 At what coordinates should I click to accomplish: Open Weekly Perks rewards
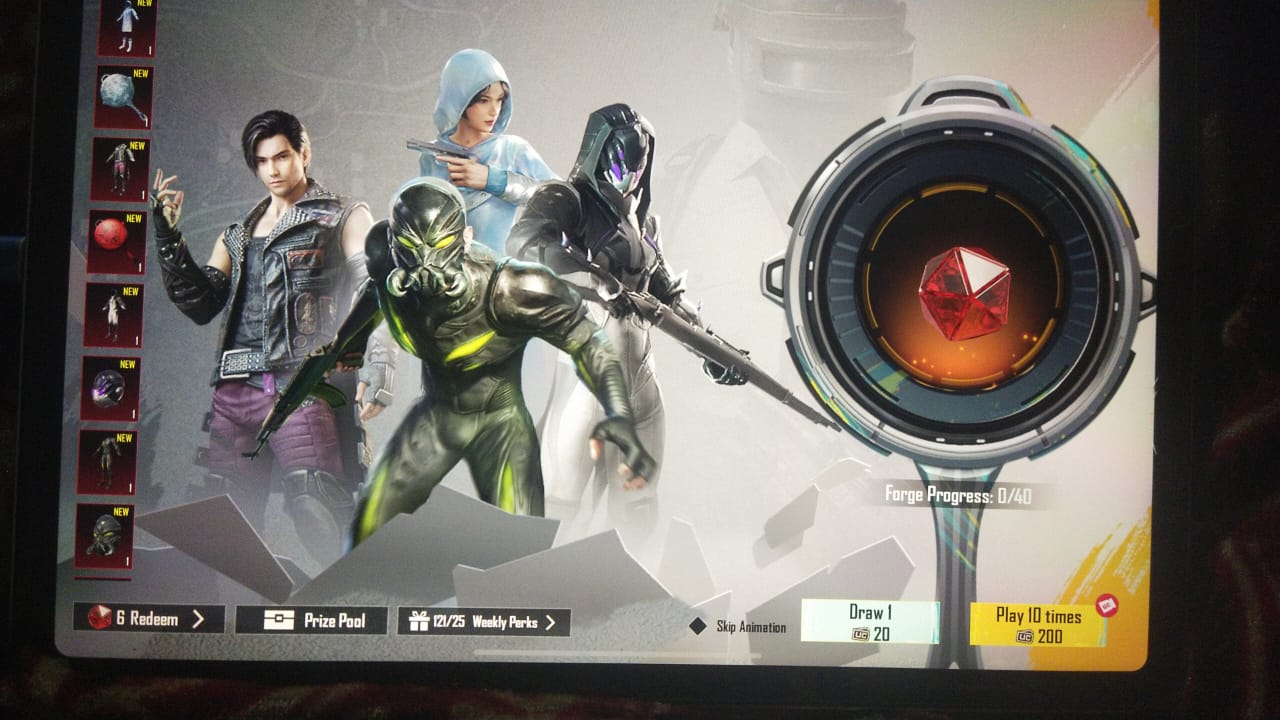484,622
